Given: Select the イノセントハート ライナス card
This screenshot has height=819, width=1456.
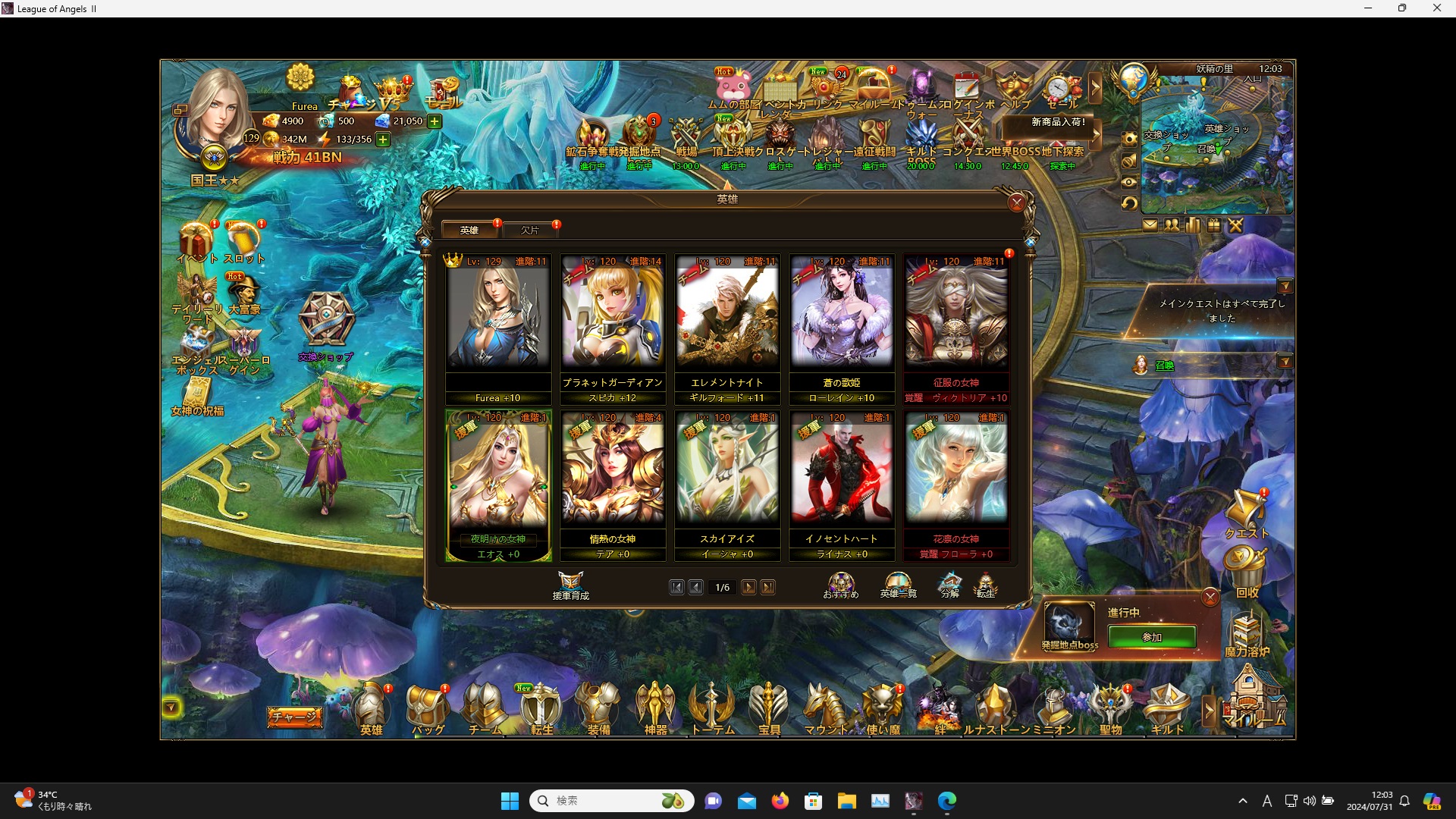Looking at the screenshot, I should pos(841,479).
